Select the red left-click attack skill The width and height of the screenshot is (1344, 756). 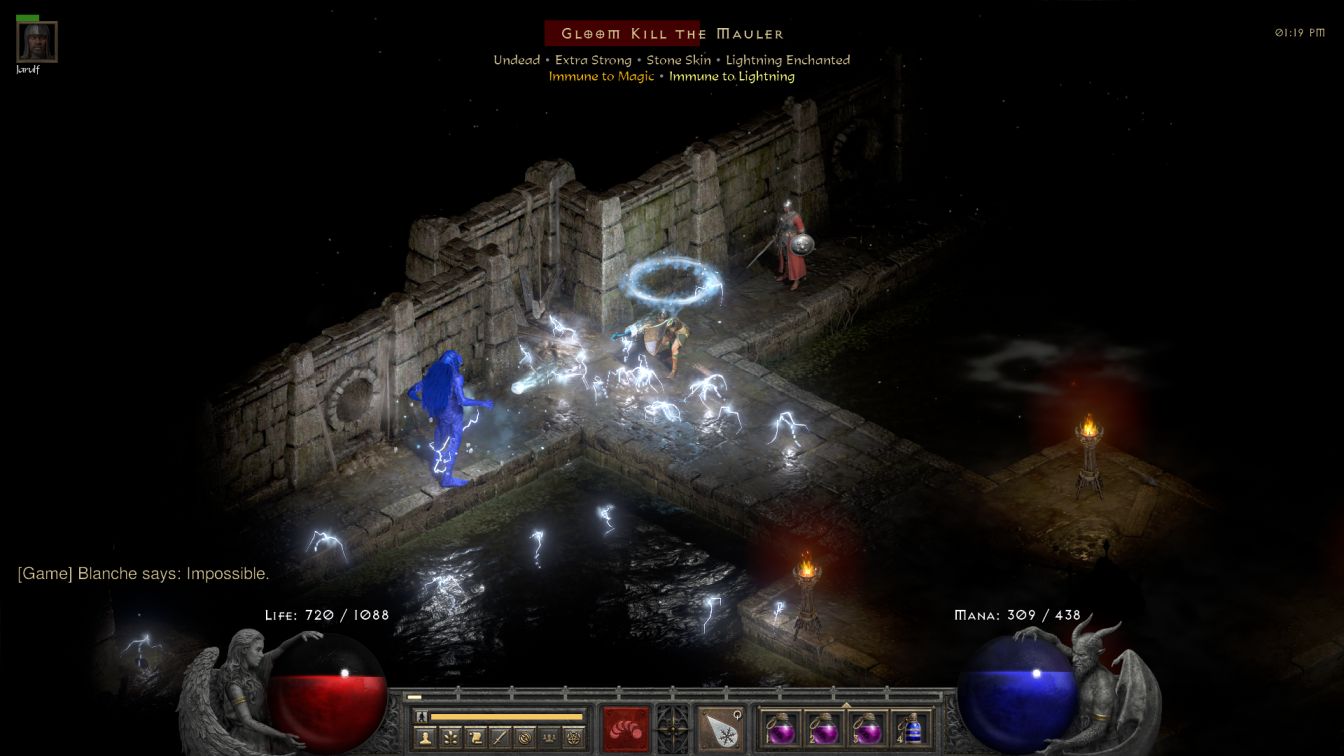tap(625, 727)
